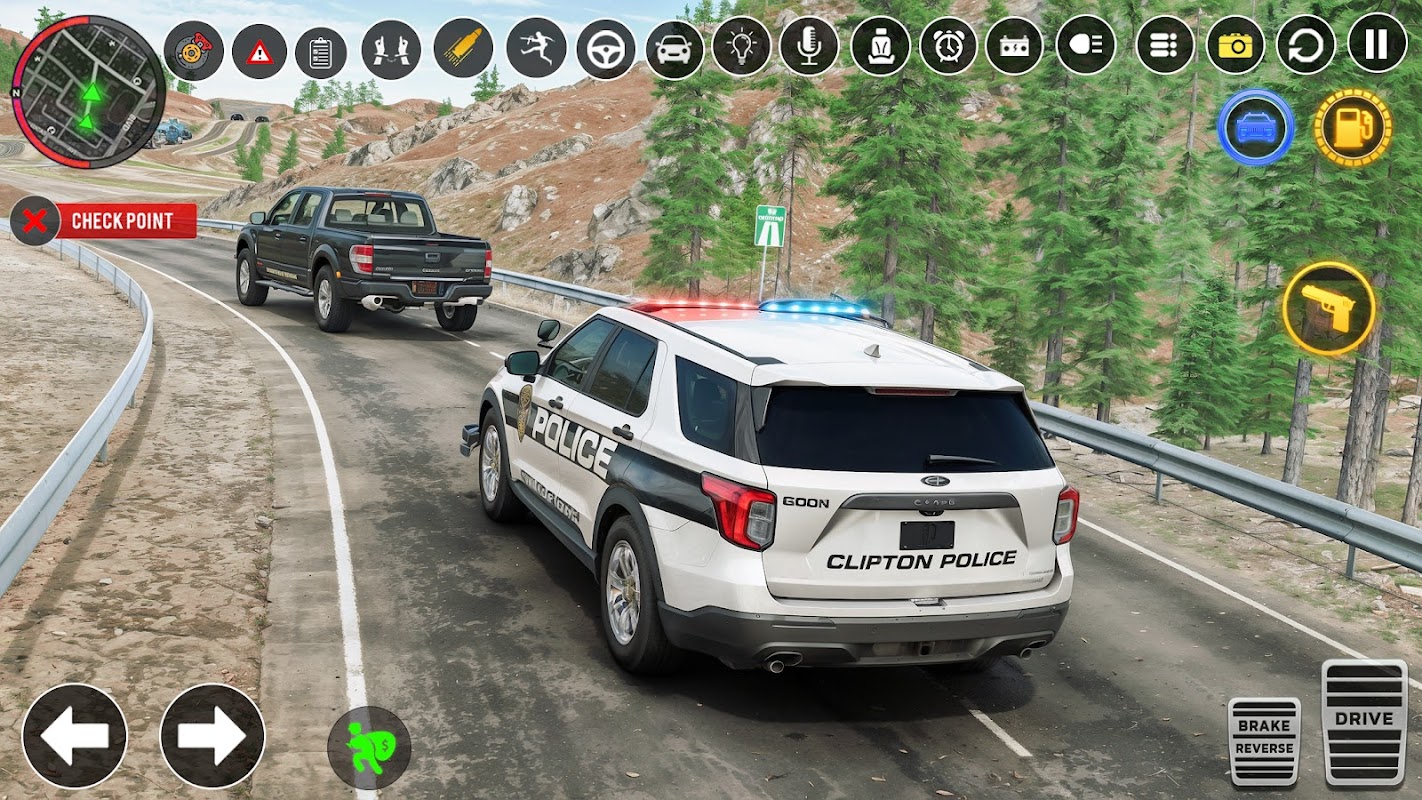The height and width of the screenshot is (800, 1422).
Task: Turn on the headlights icon
Action: tap(1085, 45)
